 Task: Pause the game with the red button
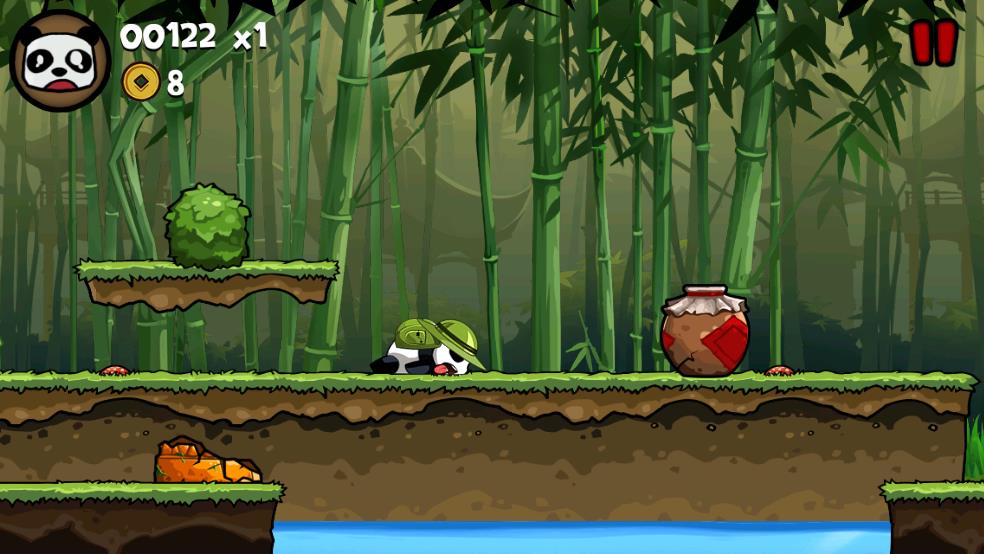click(933, 43)
